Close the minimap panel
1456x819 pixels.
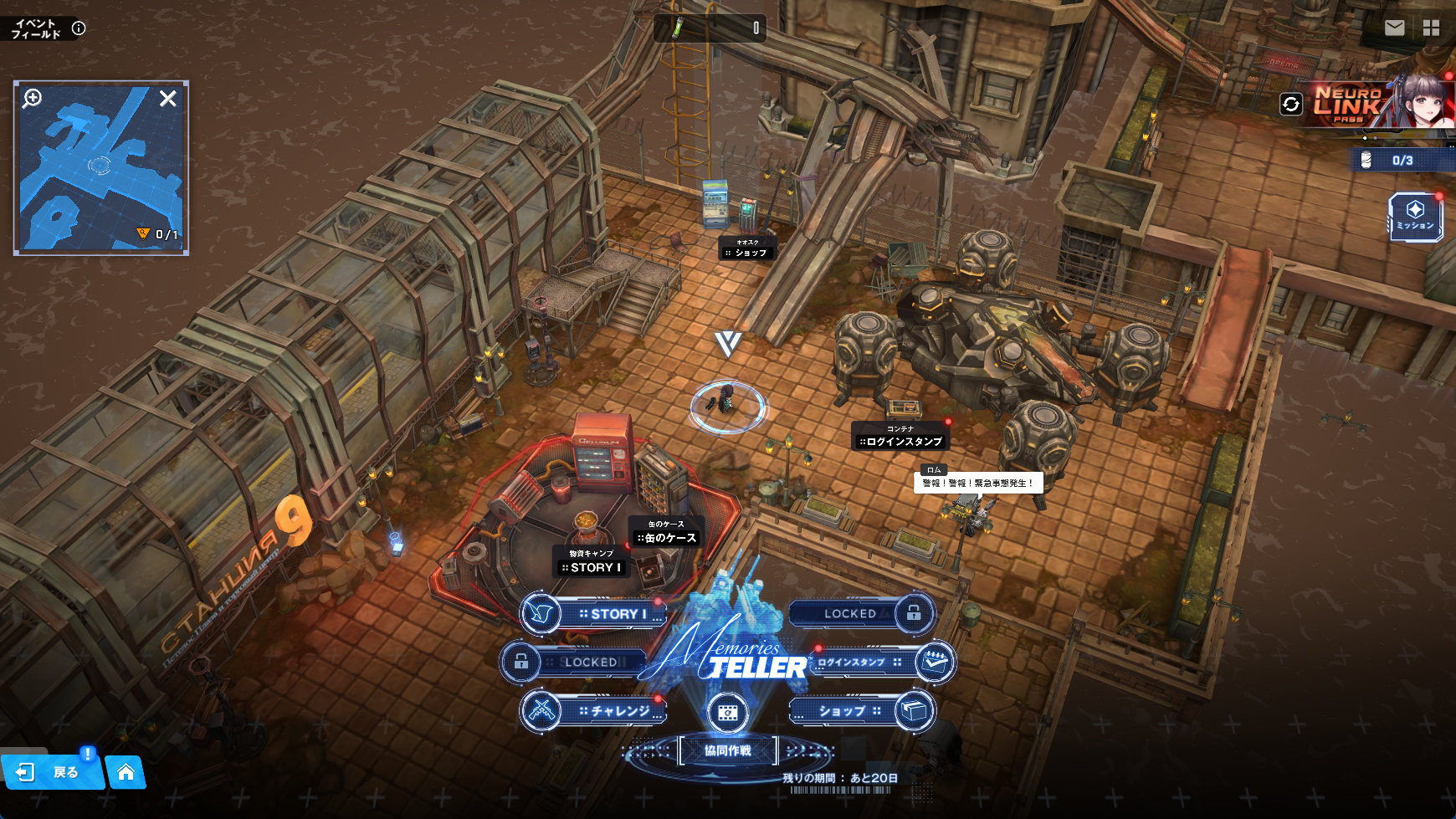(x=167, y=99)
